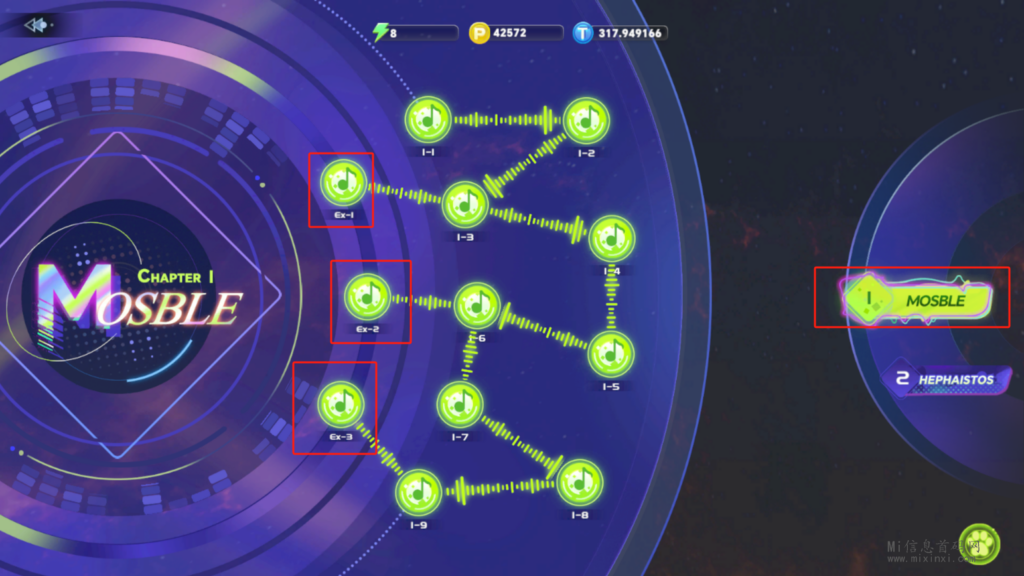Click the green paw icon button
This screenshot has width=1024, height=576.
click(x=978, y=544)
